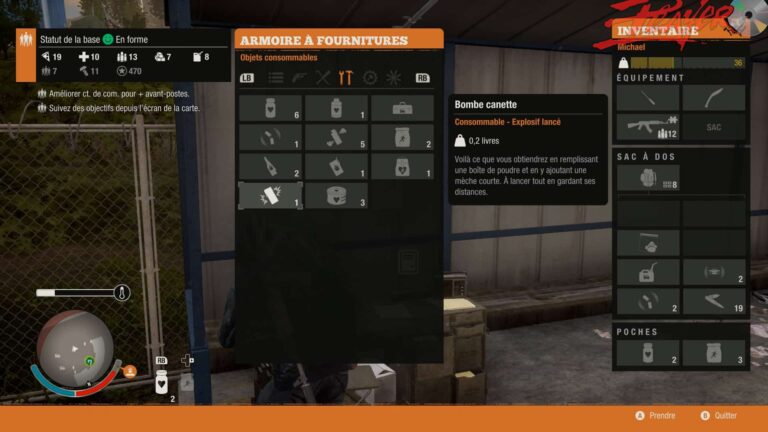Select the backpack item in Sac à dos
Screen dimensions: 768x432
coord(647,178)
